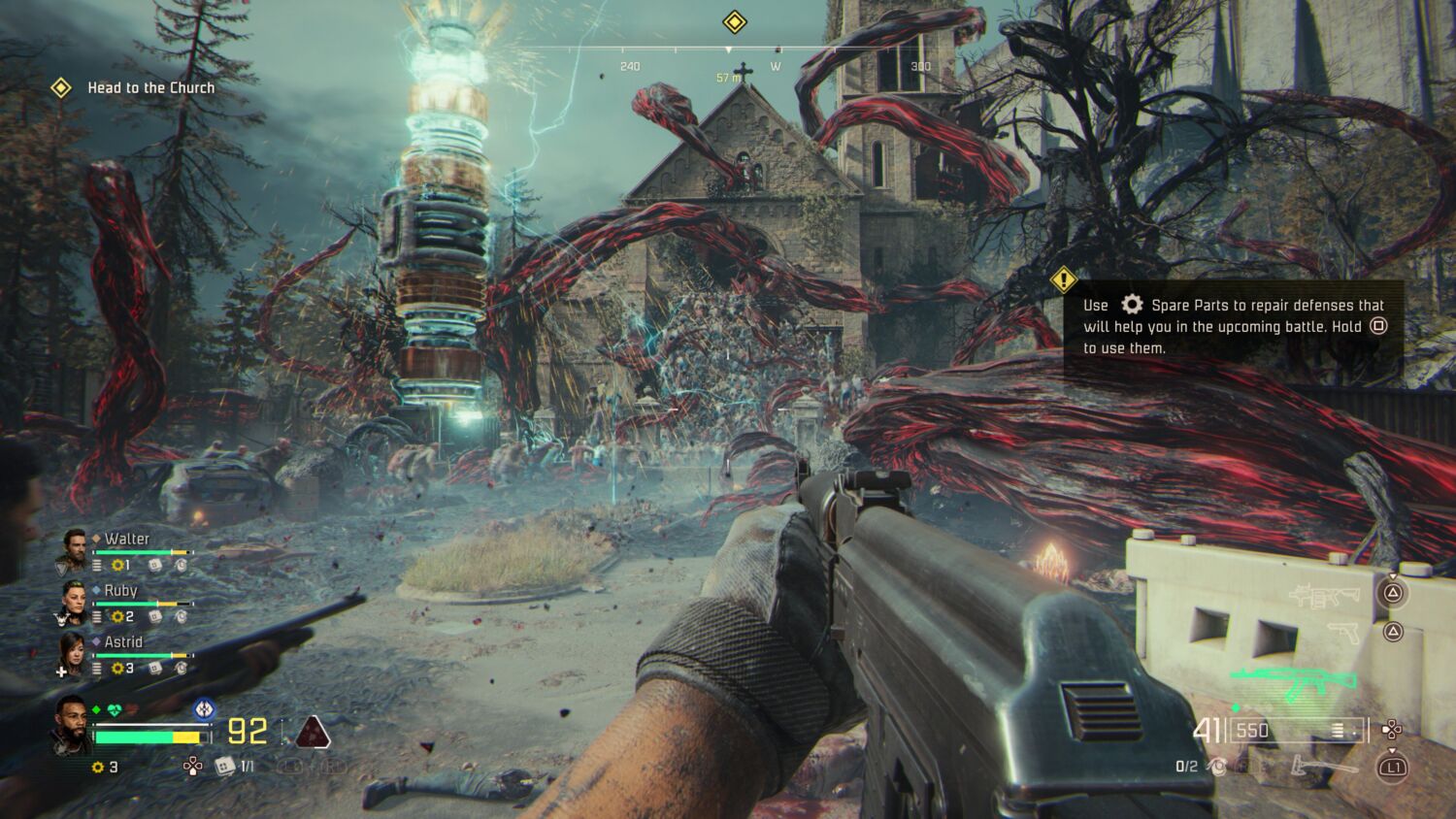Activate the dark red triangle ability icon
Image resolution: width=1456 pixels, height=819 pixels.
click(x=312, y=733)
